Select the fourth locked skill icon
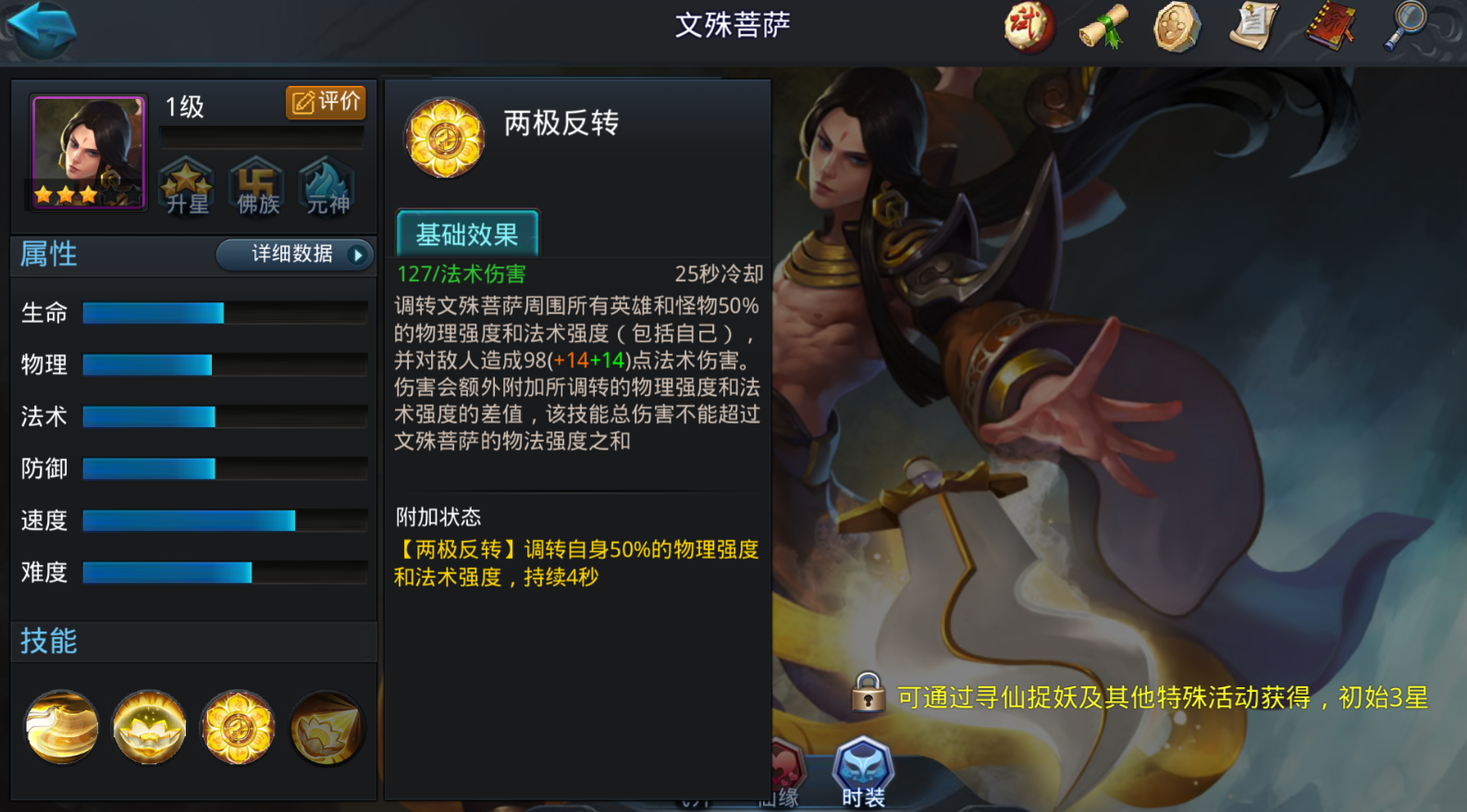 [327, 728]
